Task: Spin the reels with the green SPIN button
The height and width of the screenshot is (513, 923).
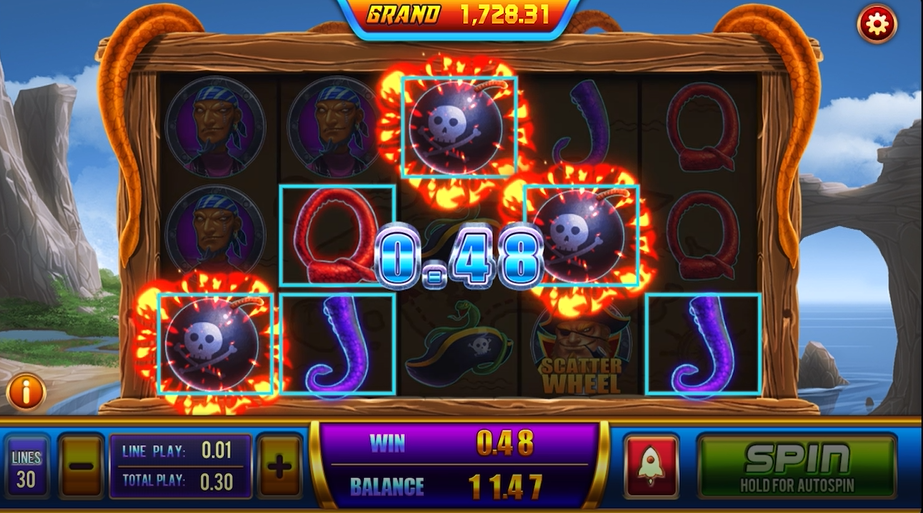Action: 795,466
